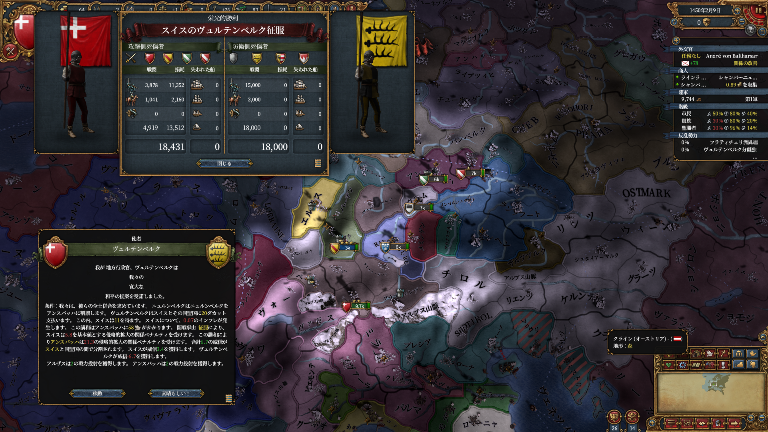Open the small list icon in the war summary corner
The image size is (768, 432).
tap(318, 163)
